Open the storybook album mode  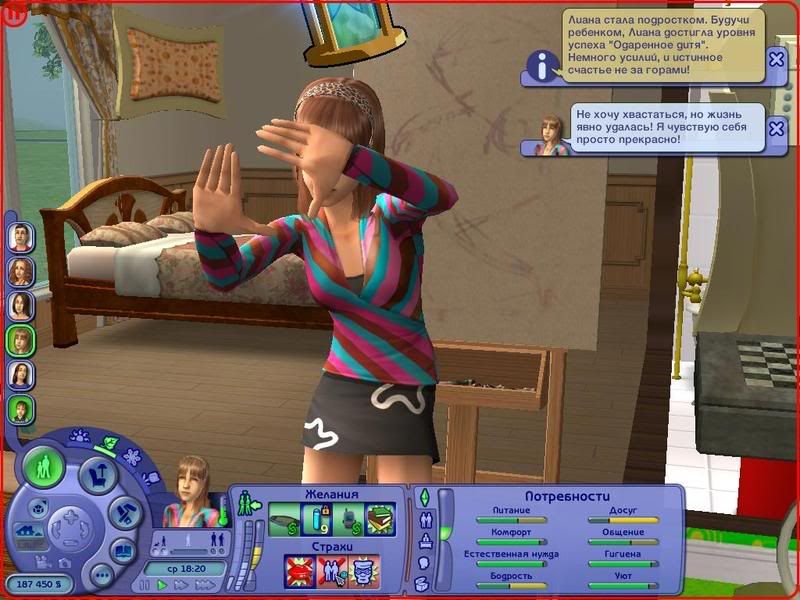122,550
